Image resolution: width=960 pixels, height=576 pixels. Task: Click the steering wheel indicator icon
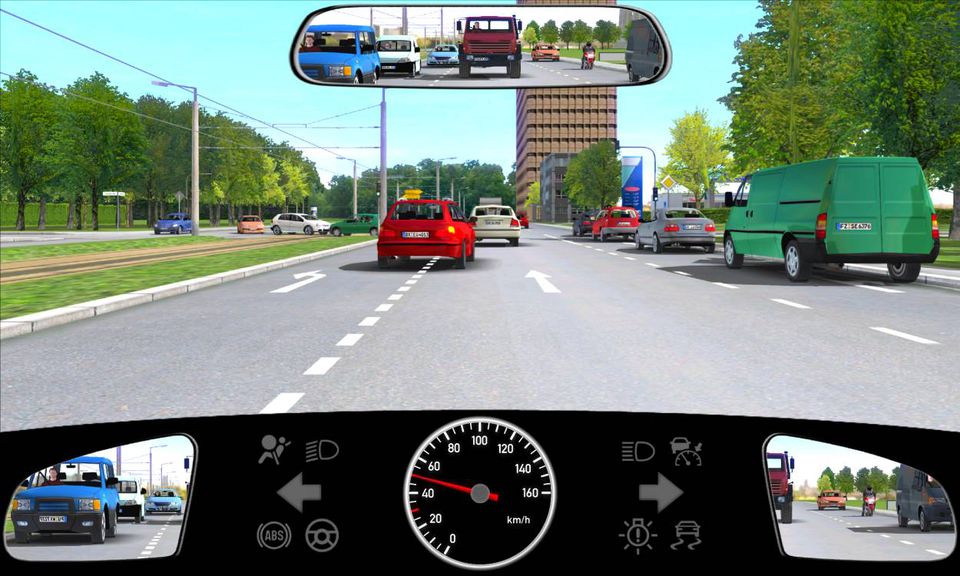(322, 534)
